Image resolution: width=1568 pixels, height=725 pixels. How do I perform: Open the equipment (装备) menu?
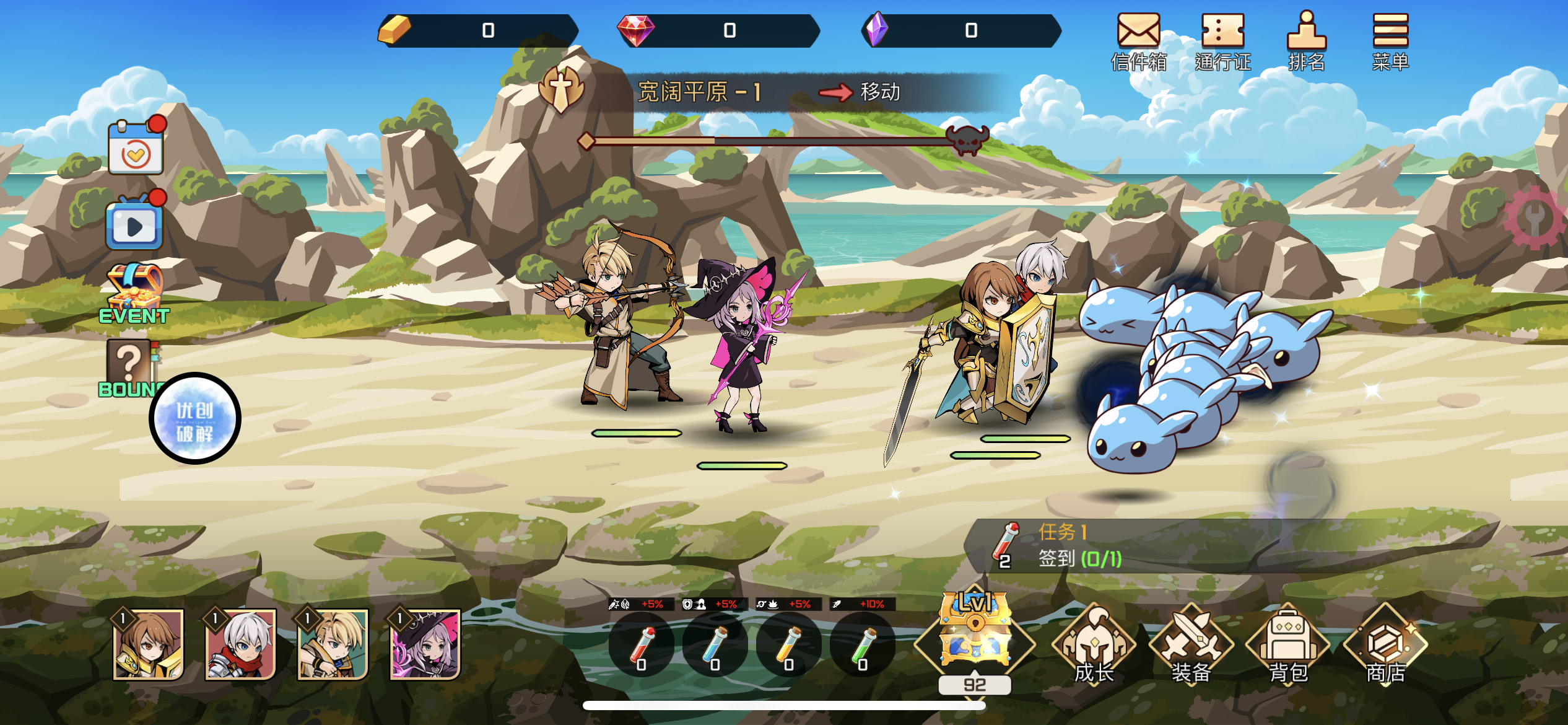[1191, 646]
